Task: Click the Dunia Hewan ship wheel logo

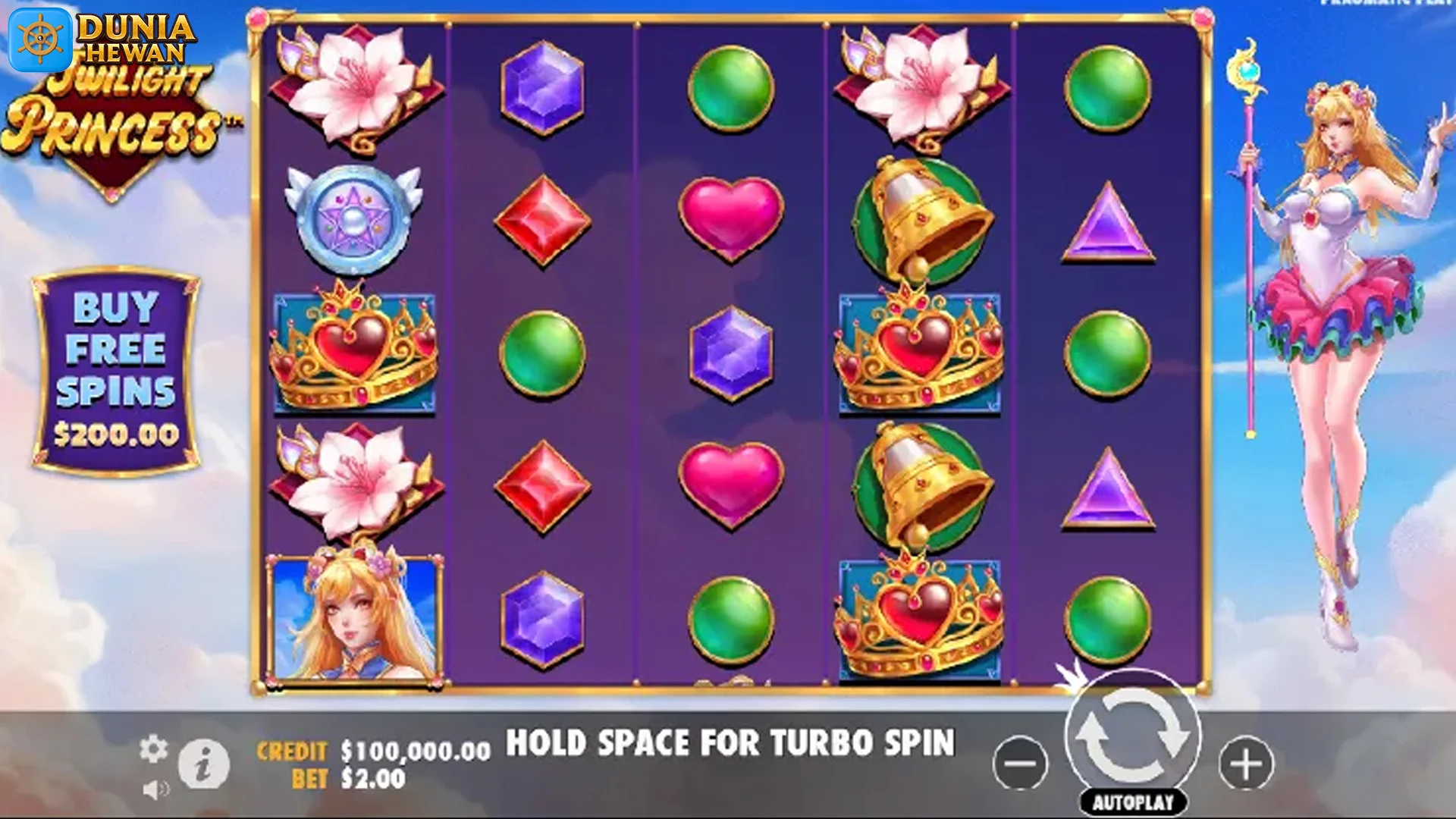Action: [x=40, y=39]
